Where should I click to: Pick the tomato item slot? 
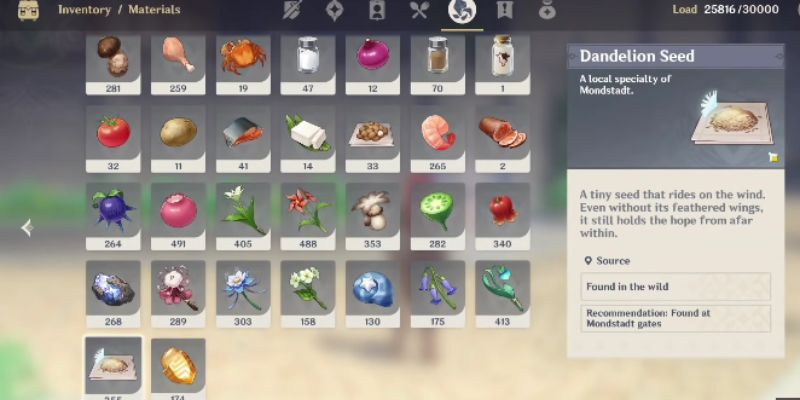[x=113, y=134]
